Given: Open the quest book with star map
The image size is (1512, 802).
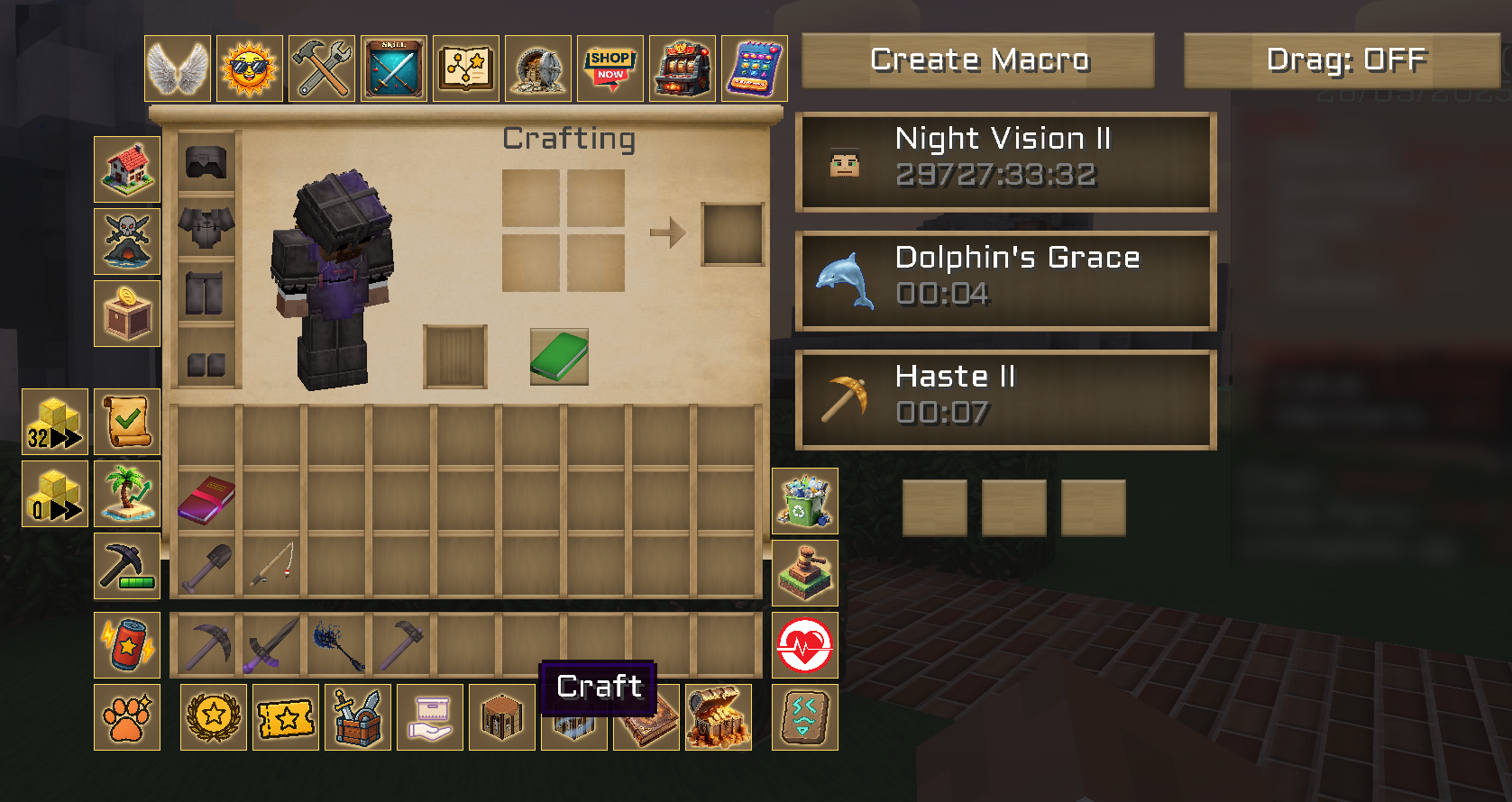Looking at the screenshot, I should 466,68.
